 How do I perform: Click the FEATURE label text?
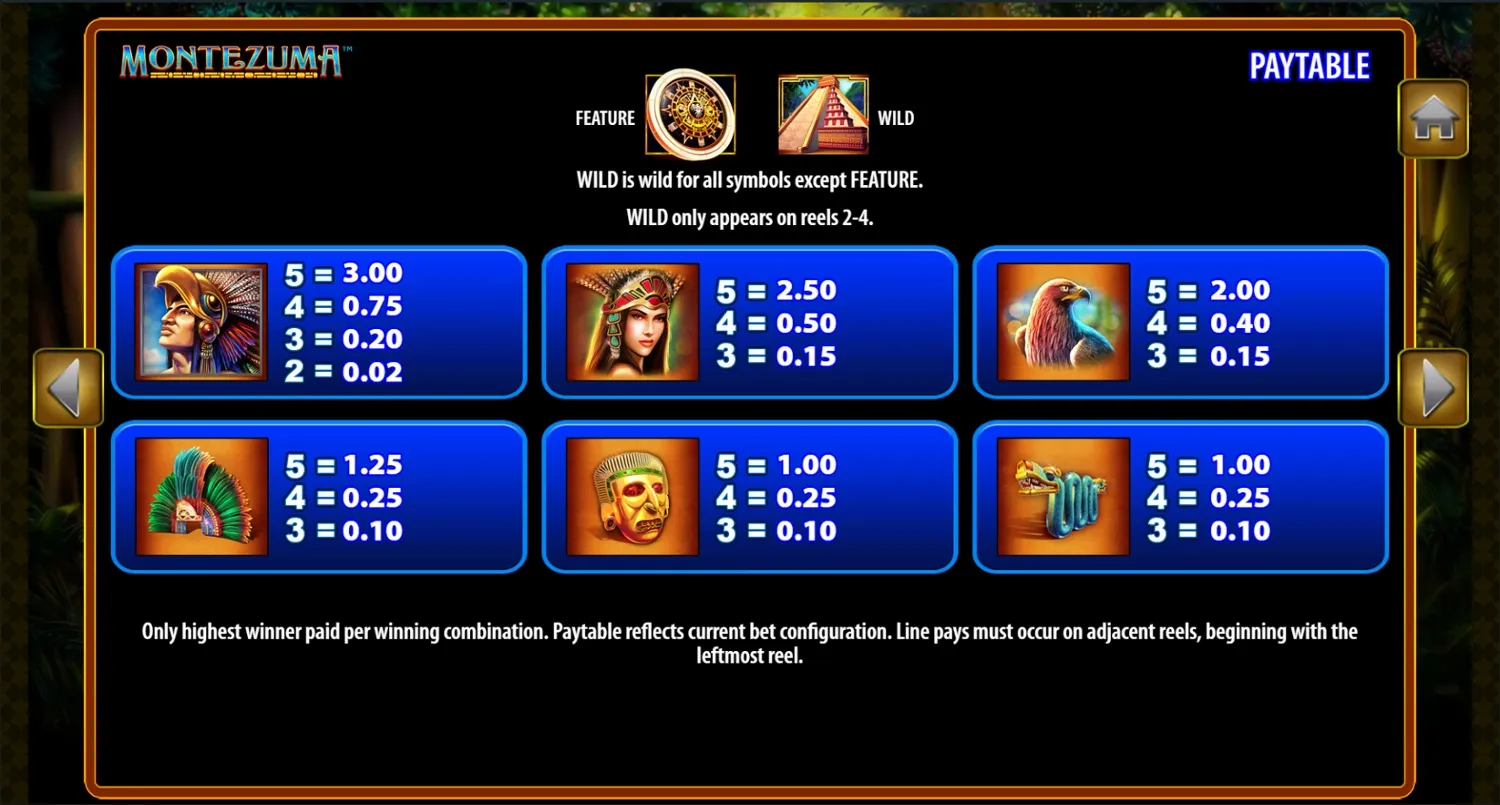coord(604,117)
